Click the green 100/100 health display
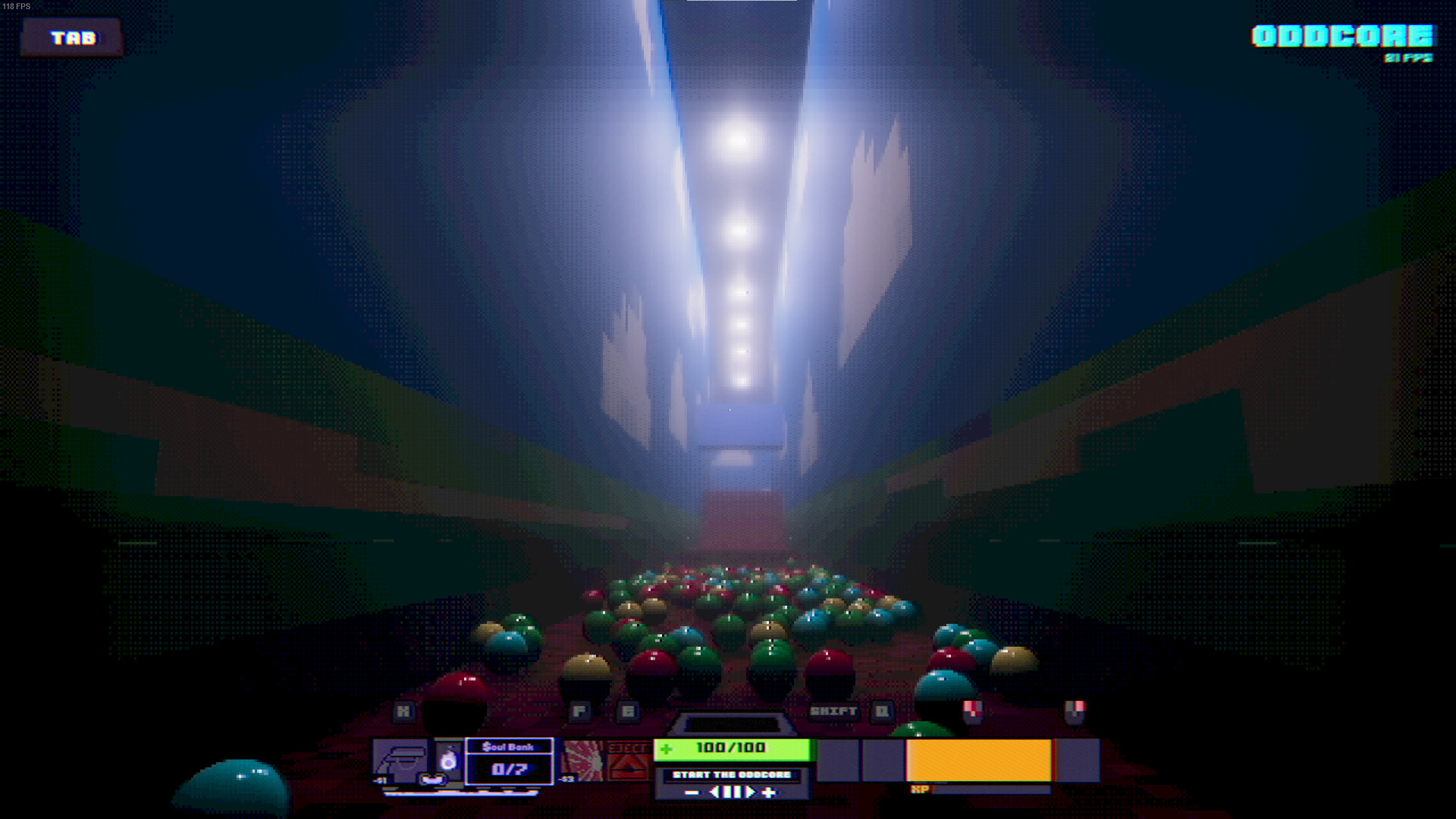 732,748
